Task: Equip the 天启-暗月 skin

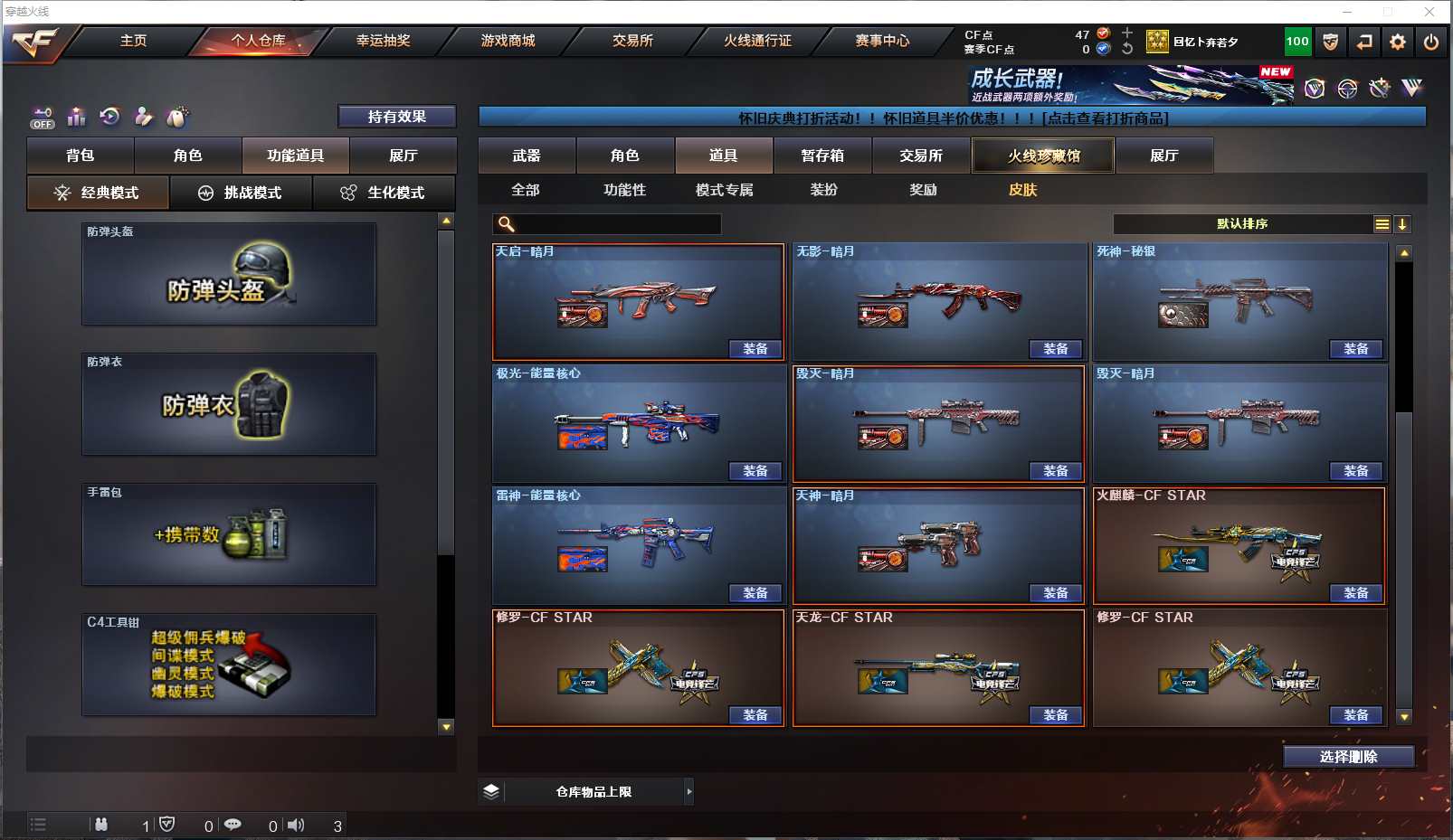Action: (755, 349)
